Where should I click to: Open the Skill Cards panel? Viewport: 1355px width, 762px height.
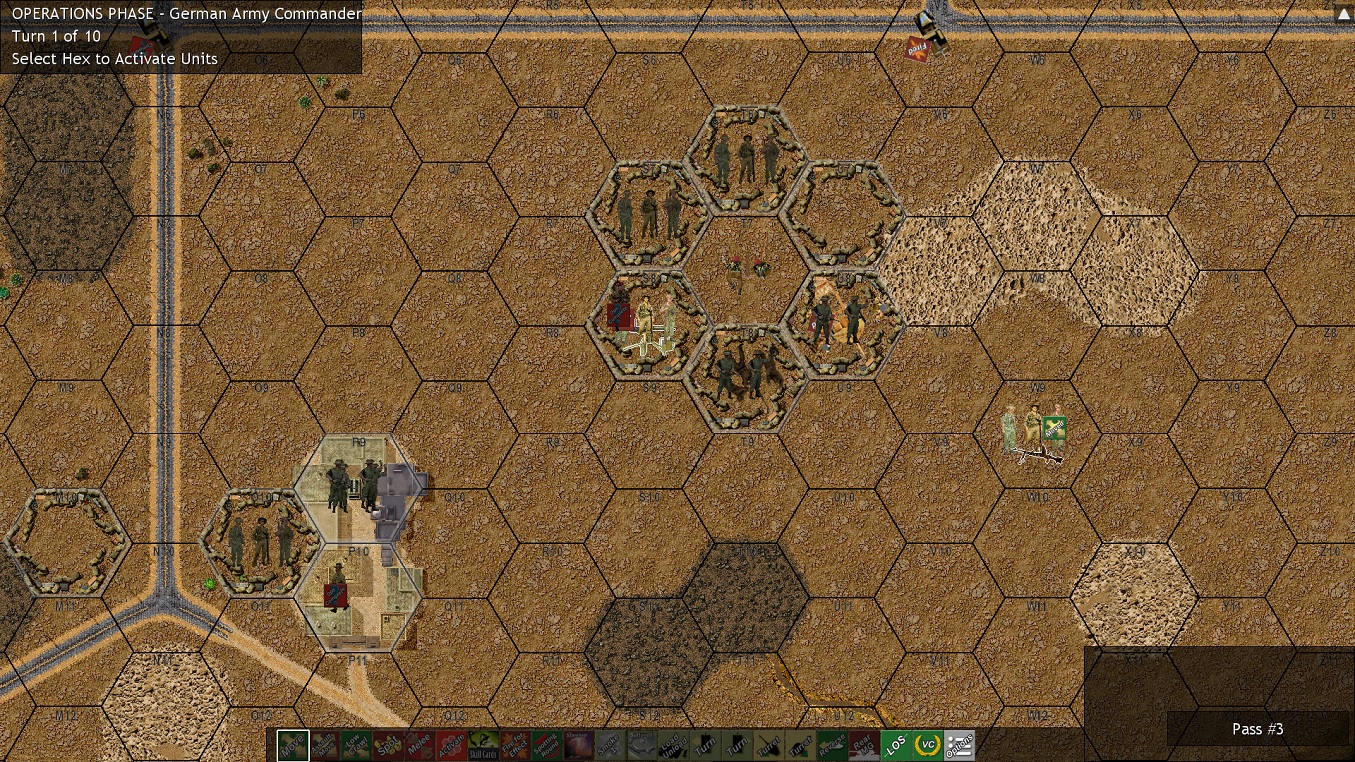pyautogui.click(x=483, y=746)
